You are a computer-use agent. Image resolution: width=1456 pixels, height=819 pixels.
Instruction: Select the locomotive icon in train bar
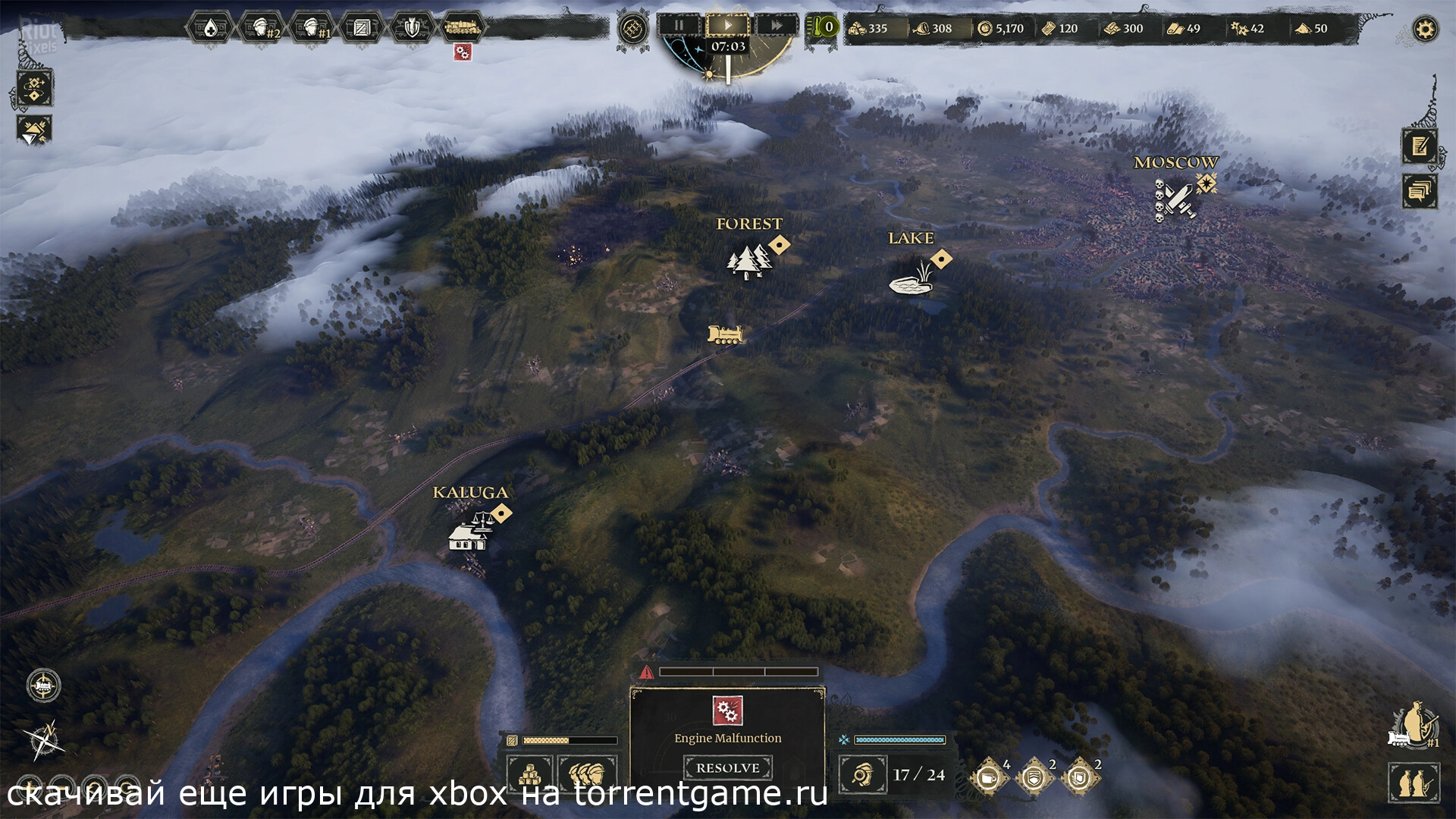click(x=462, y=28)
